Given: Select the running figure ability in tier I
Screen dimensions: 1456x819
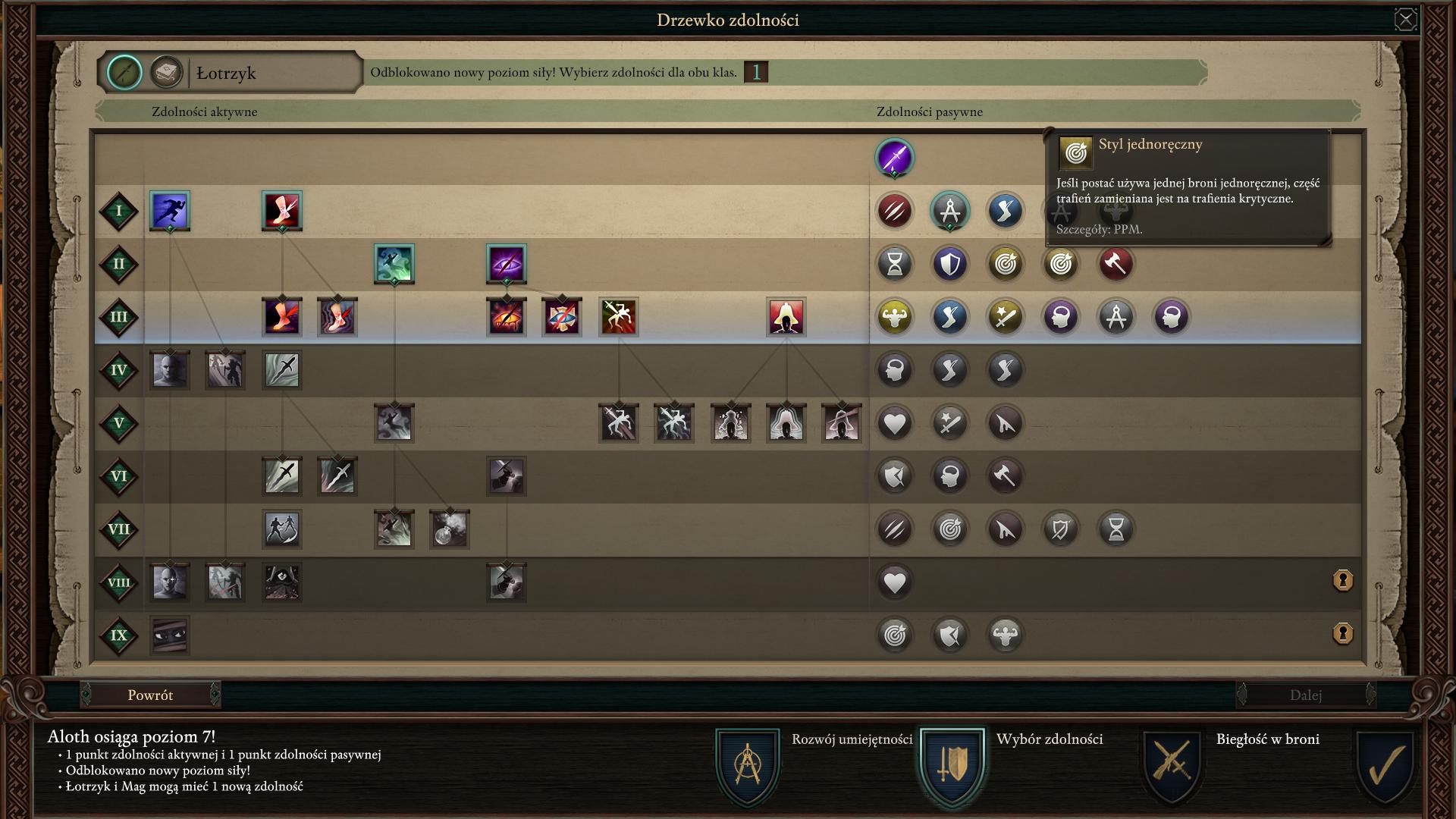Looking at the screenshot, I should coord(170,210).
